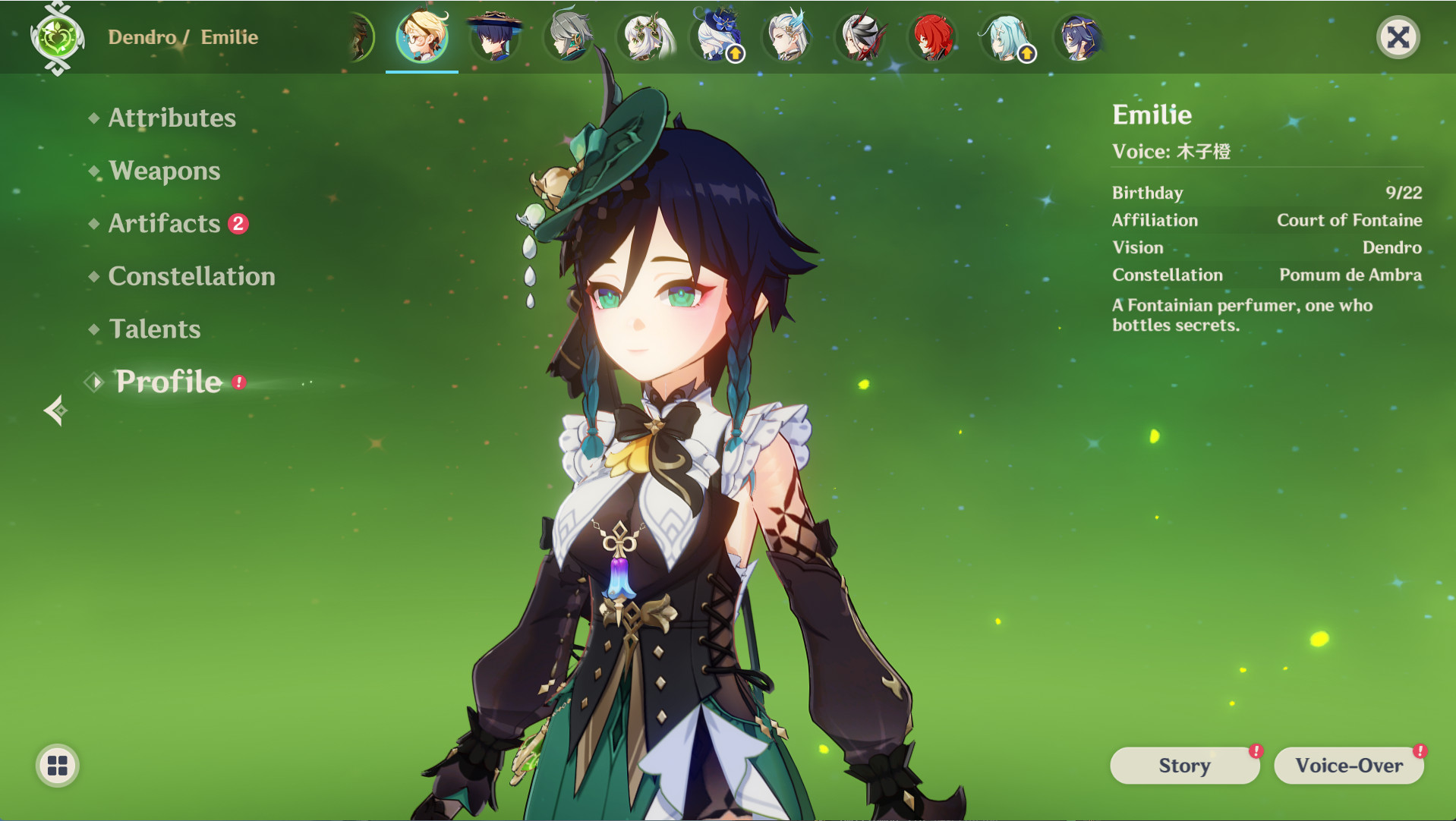
Task: Open Neuvillette's character details
Action: pyautogui.click(x=788, y=36)
